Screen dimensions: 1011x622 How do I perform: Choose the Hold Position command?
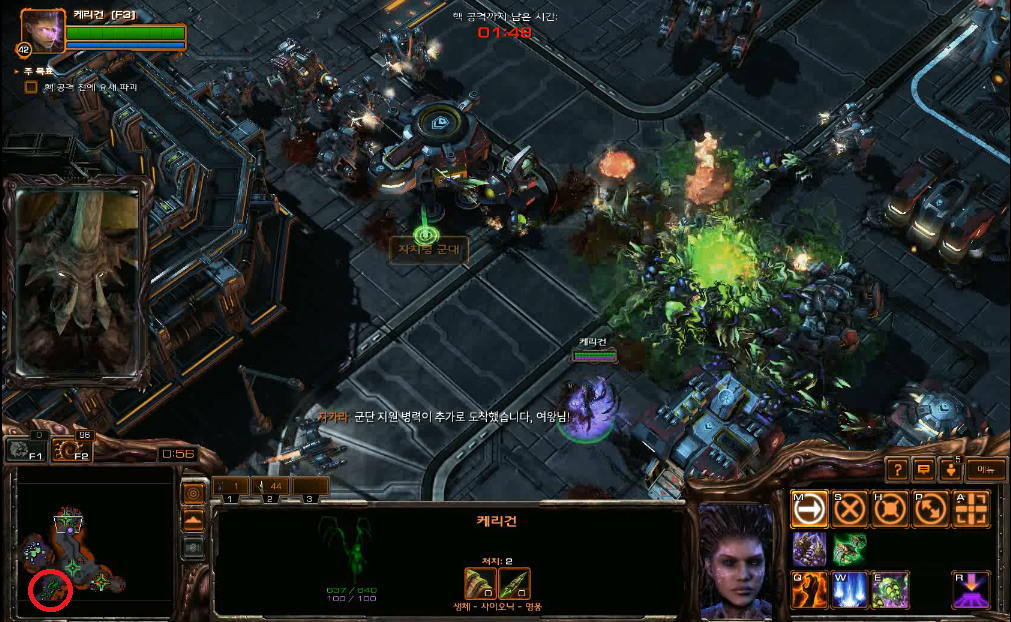(x=890, y=509)
